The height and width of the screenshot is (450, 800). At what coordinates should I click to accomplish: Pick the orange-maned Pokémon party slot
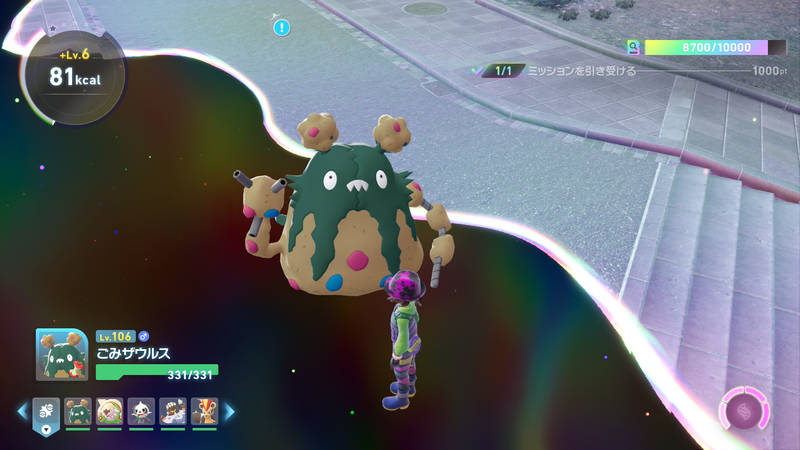click(x=204, y=411)
